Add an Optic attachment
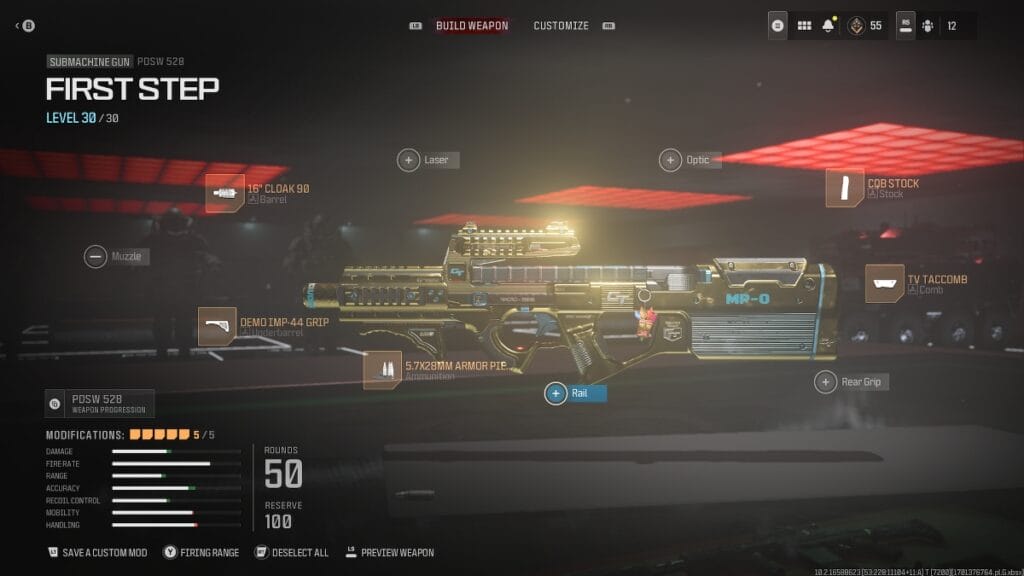Screen dimensions: 1024x576 (x=670, y=159)
